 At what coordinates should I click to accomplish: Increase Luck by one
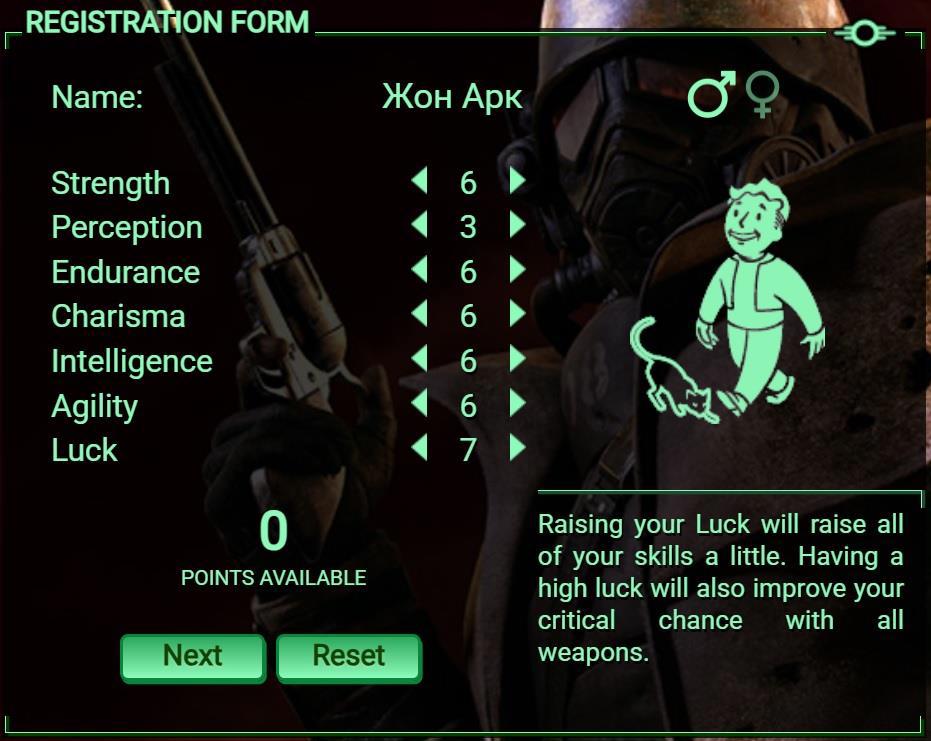tap(517, 448)
